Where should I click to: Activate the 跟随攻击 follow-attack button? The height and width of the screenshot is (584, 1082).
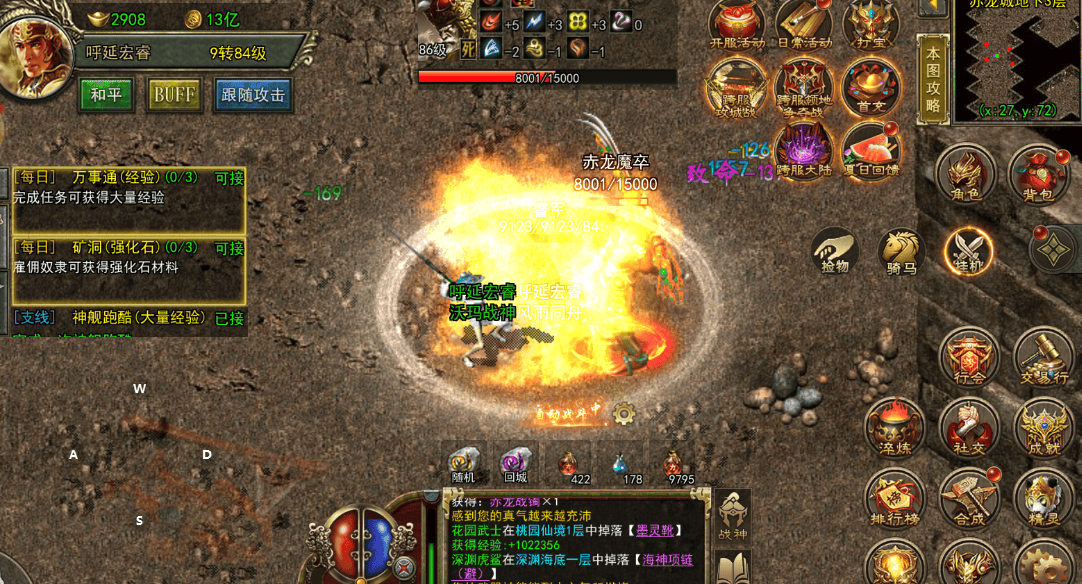[253, 95]
